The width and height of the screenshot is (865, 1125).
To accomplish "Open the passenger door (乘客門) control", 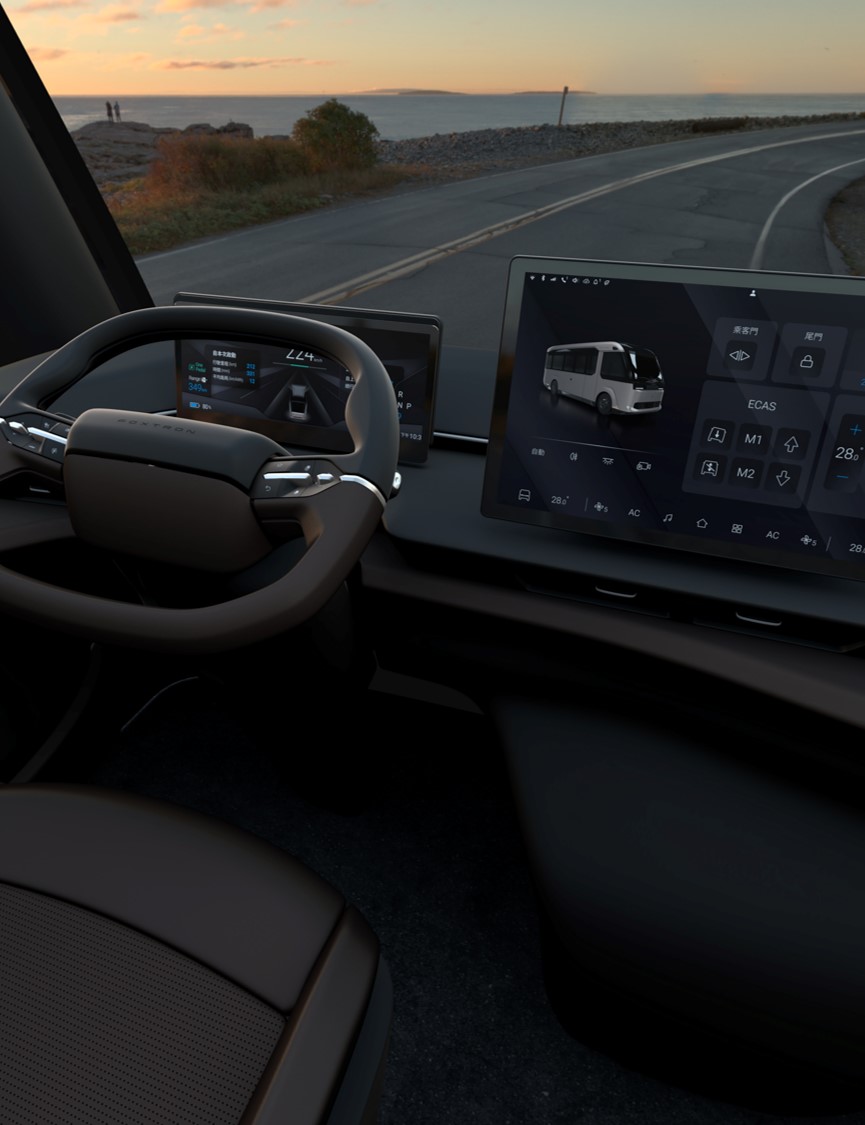I will point(740,355).
